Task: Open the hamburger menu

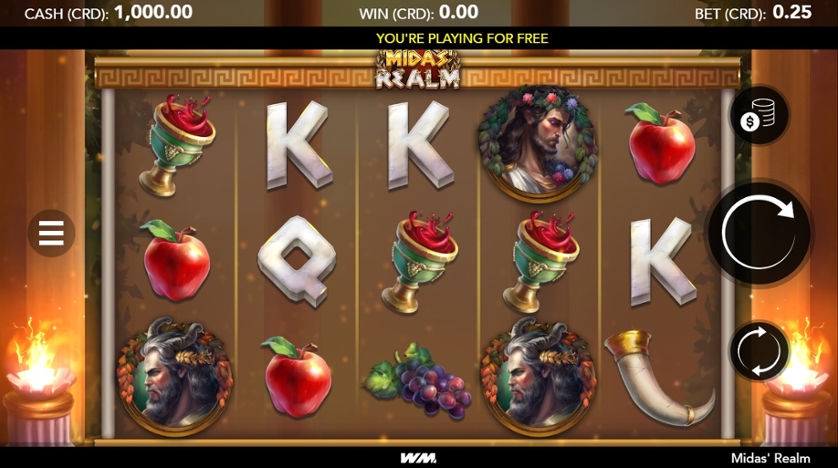Action: point(51,234)
